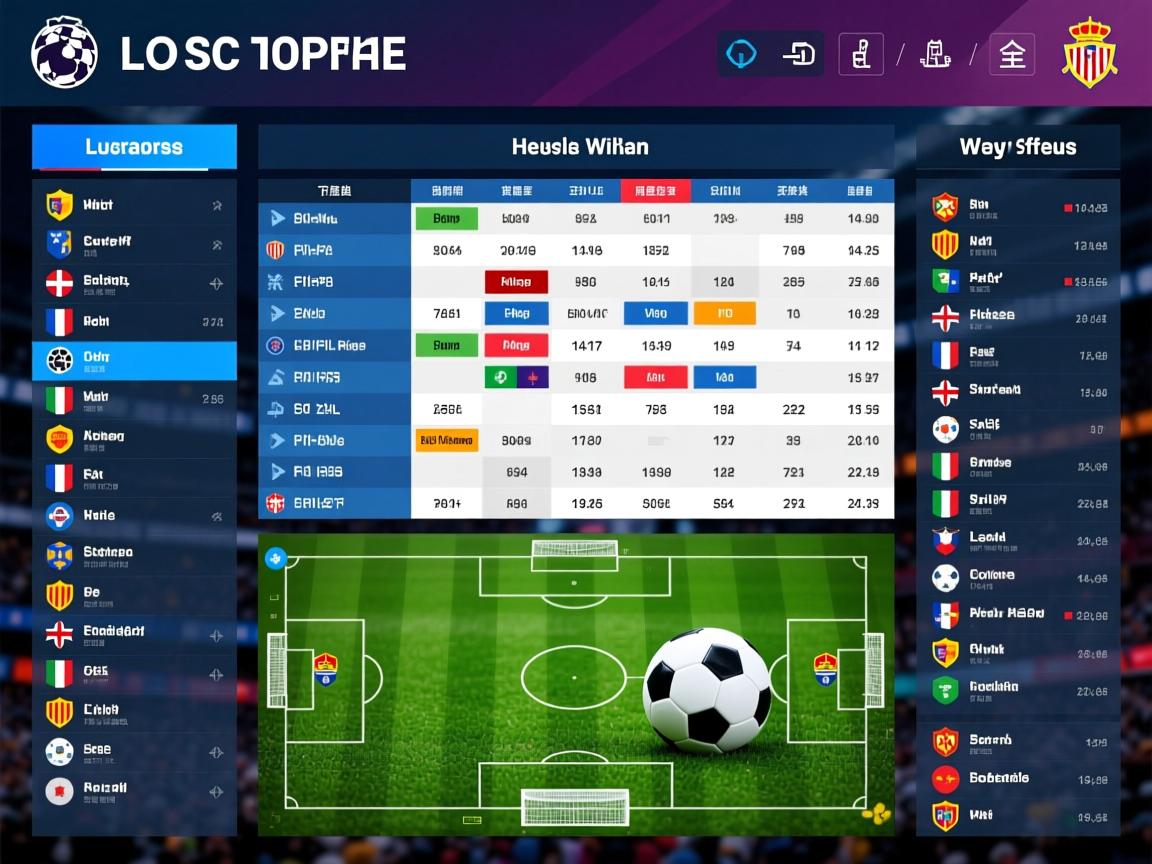Open the Lucraorss tab in the left panel
This screenshot has height=864, width=1152.
tap(134, 147)
